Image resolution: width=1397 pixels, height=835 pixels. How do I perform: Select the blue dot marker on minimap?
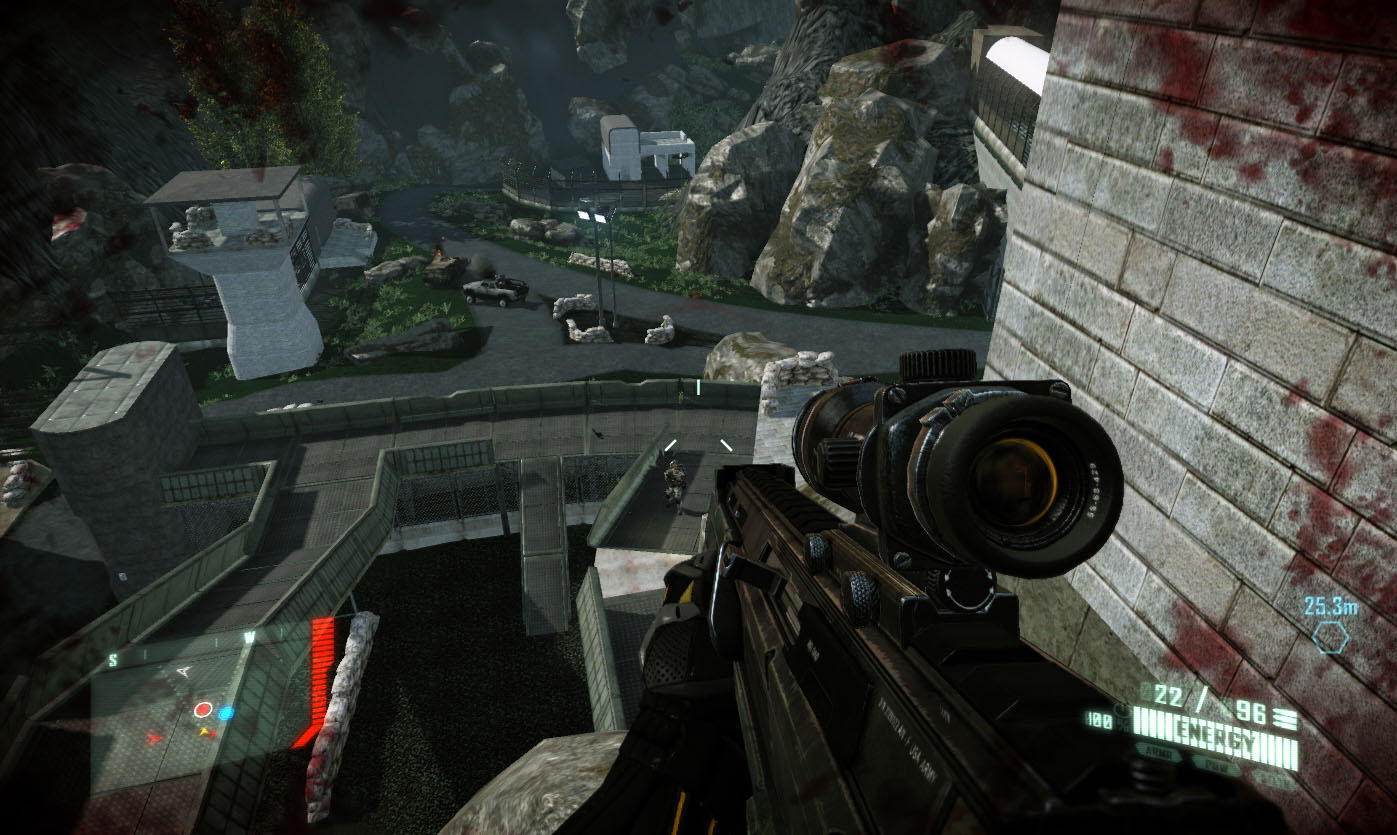point(227,713)
